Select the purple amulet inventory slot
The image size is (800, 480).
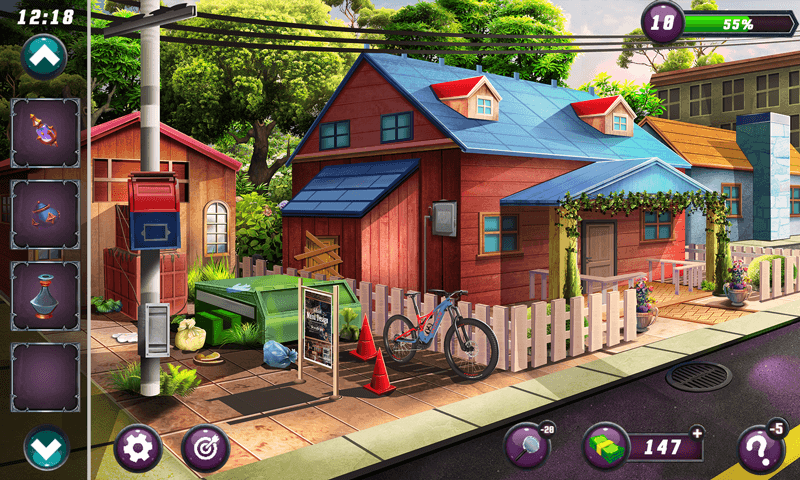click(45, 134)
